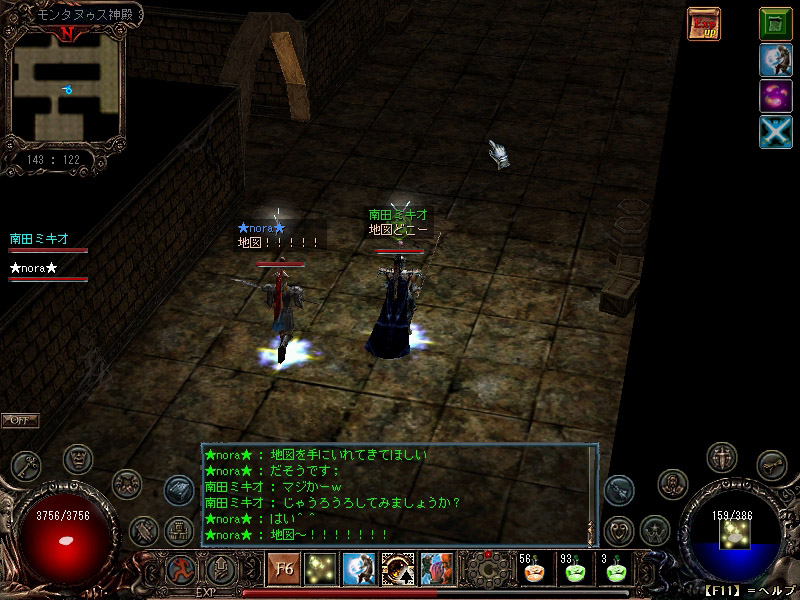
Task: Select party member 南田ミキオ in party list
Action: coord(40,239)
